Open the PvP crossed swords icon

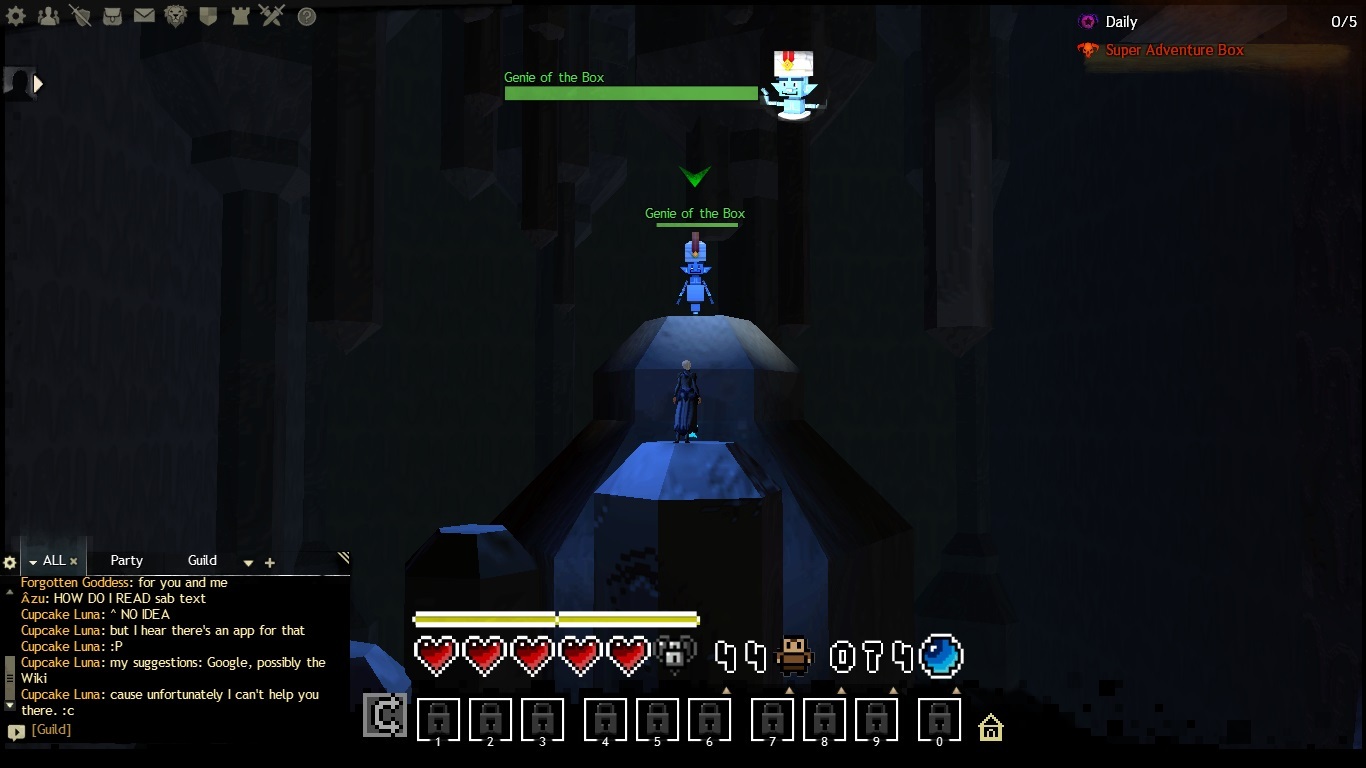point(272,16)
